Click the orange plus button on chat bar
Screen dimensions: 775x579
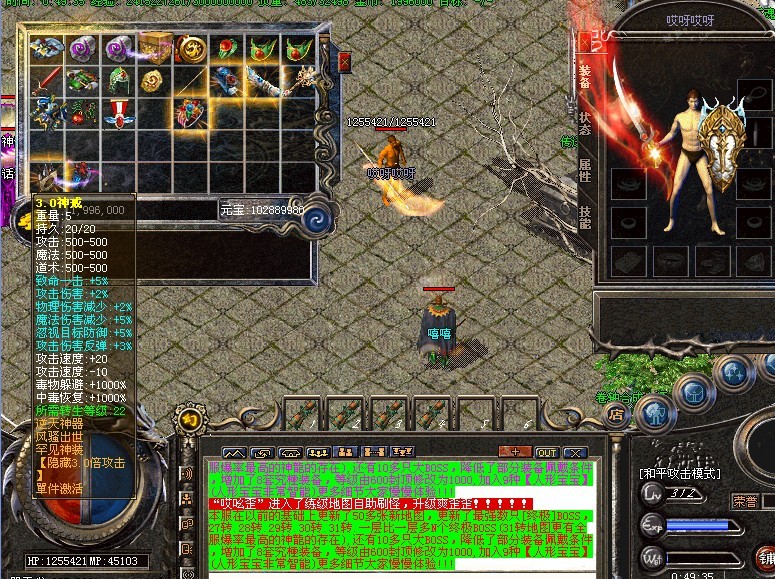pyautogui.click(x=514, y=452)
